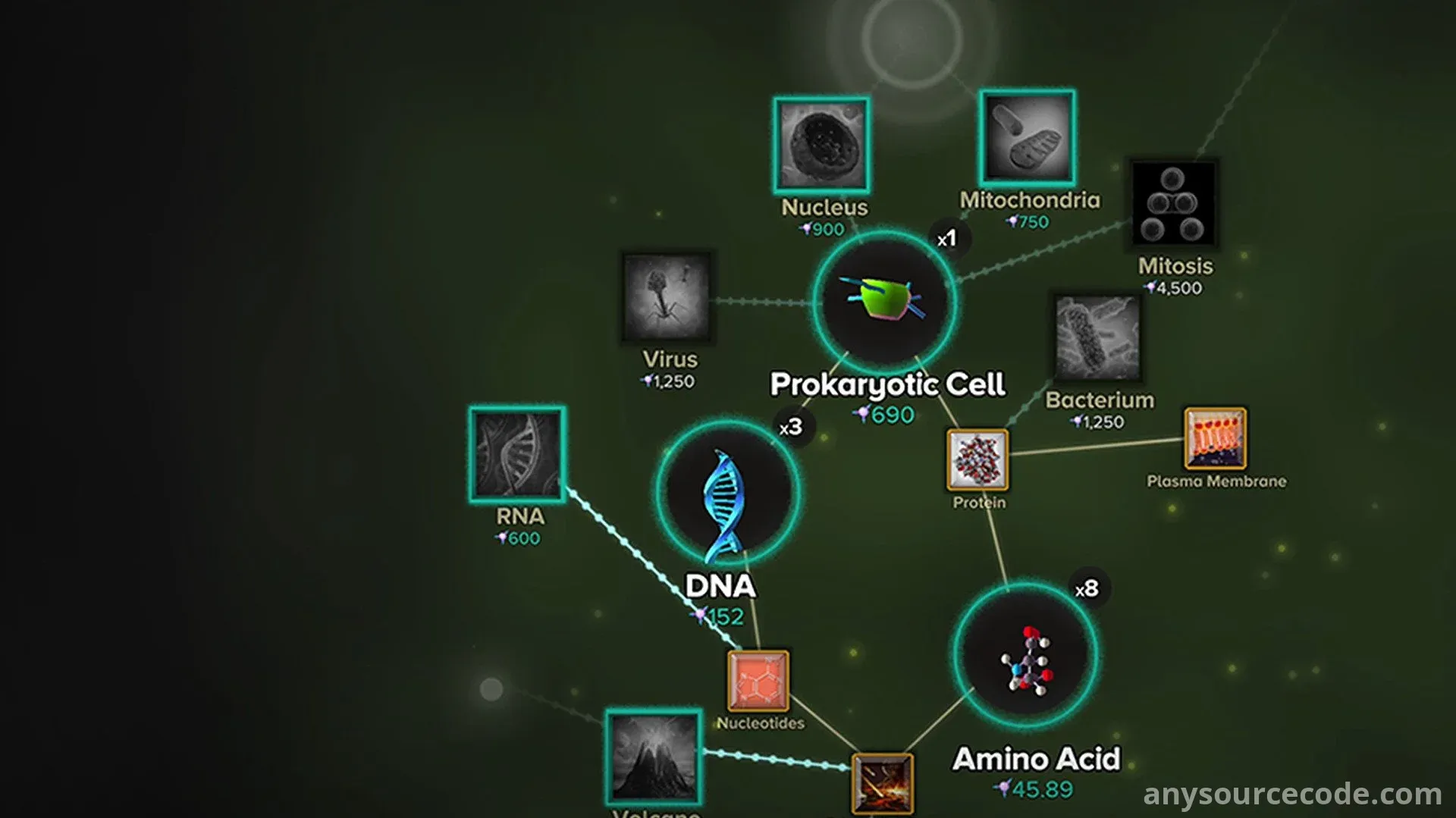
Task: Open the fiery lava upgrade tile
Action: [882, 783]
